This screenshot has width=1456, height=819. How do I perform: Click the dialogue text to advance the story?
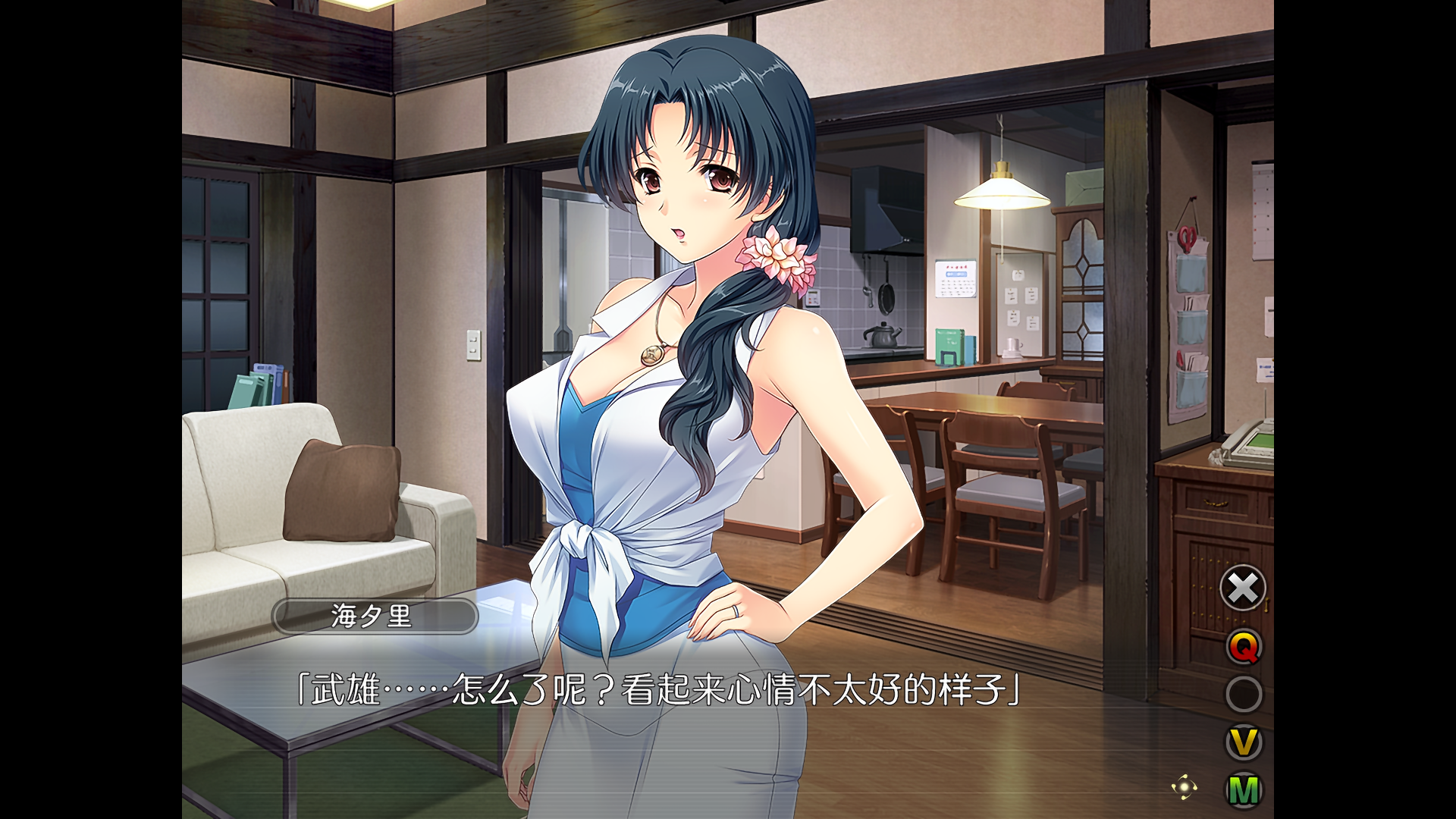(660, 691)
